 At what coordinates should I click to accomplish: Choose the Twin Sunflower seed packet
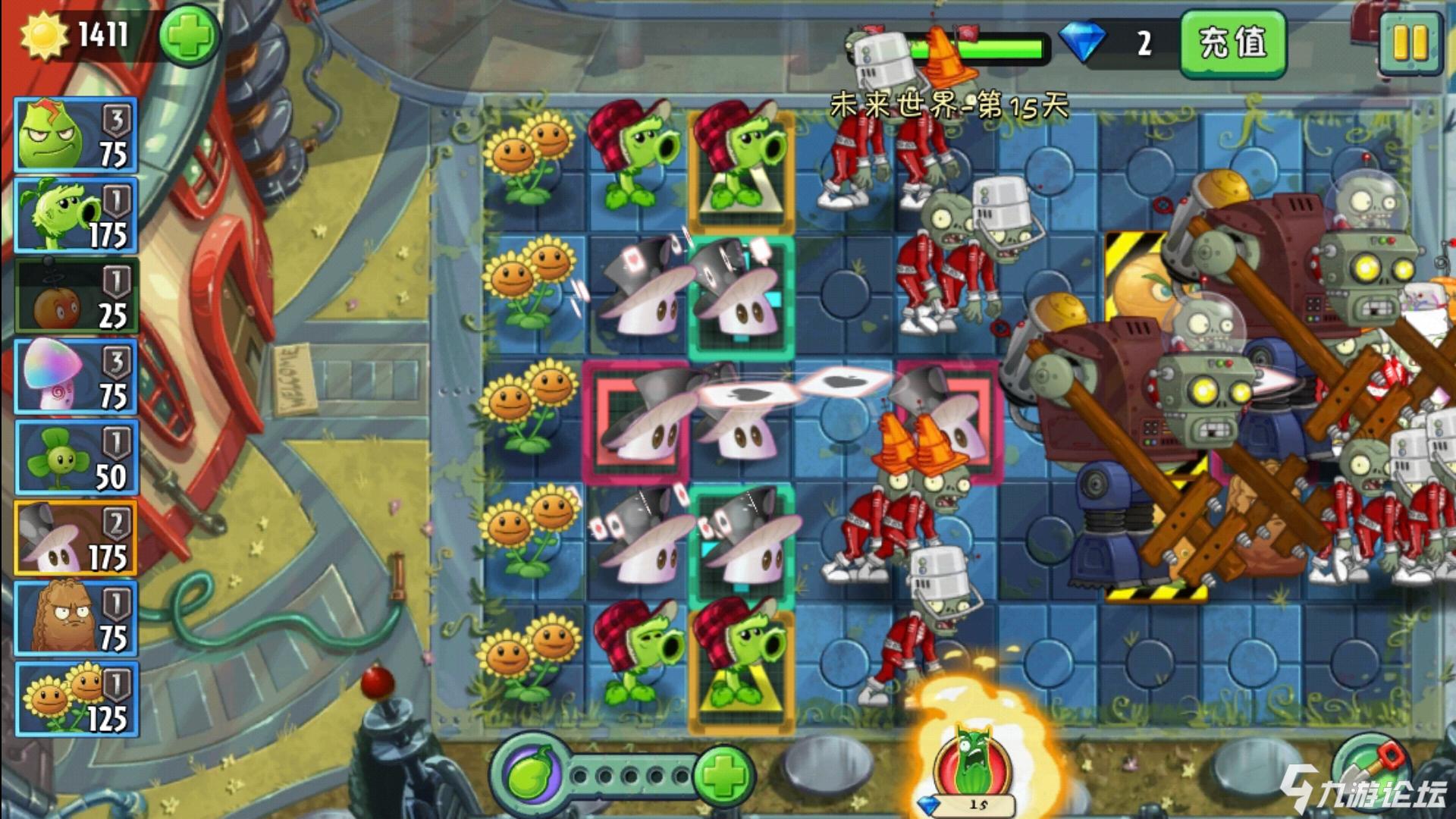pos(76,699)
